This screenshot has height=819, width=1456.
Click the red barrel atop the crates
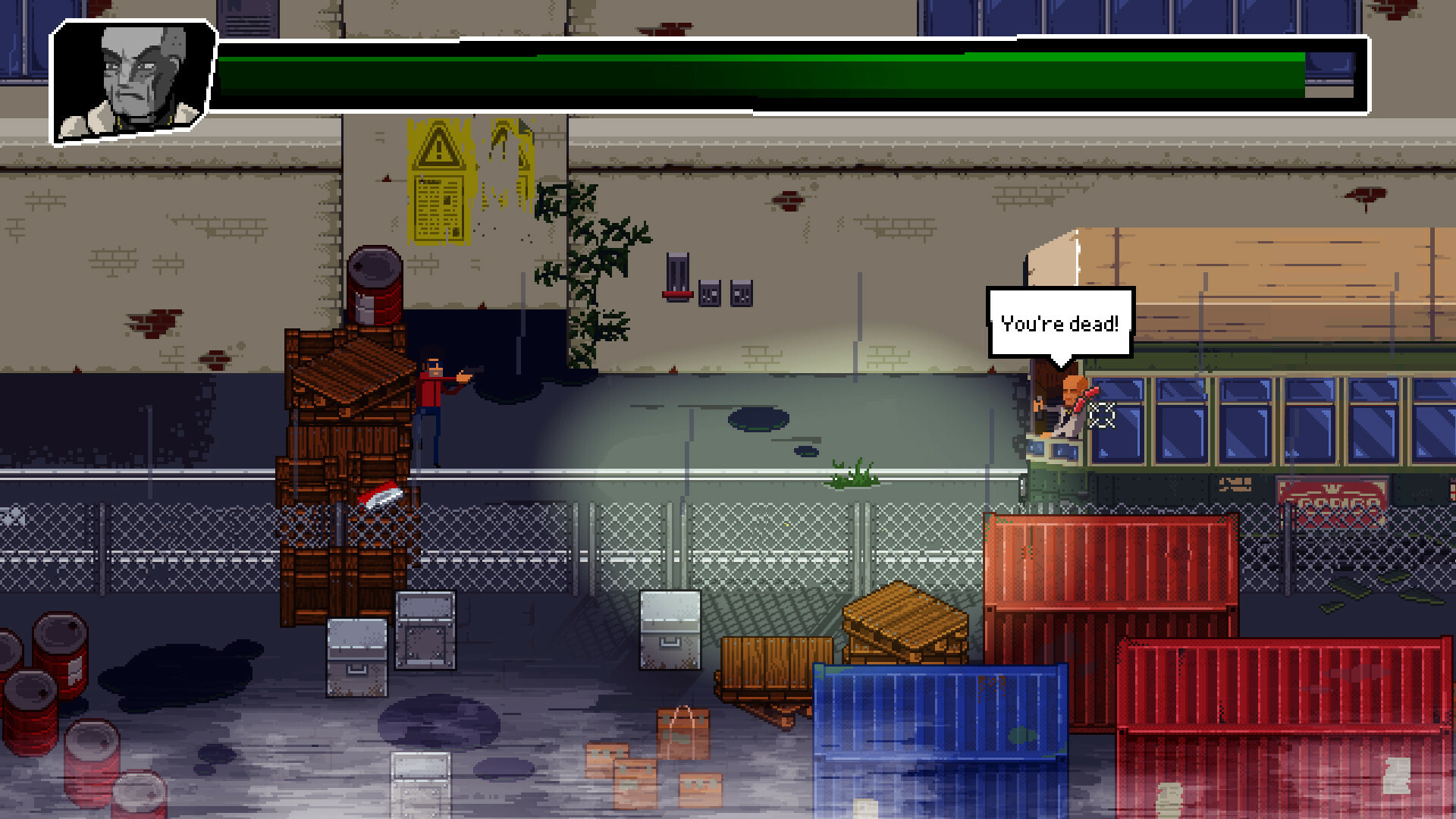click(x=374, y=284)
